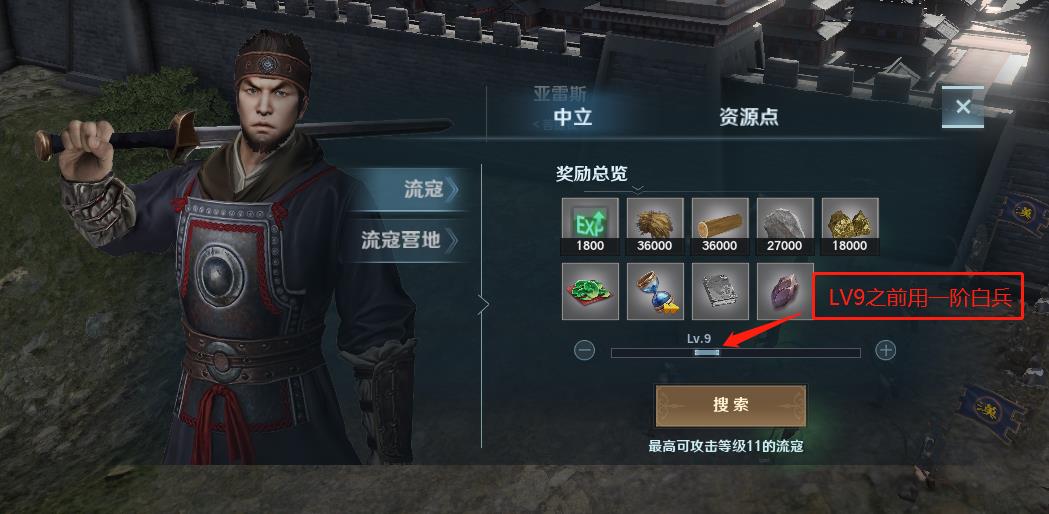Viewport: 1049px width, 514px height.
Task: View the green vegetable dish reward
Action: (590, 291)
